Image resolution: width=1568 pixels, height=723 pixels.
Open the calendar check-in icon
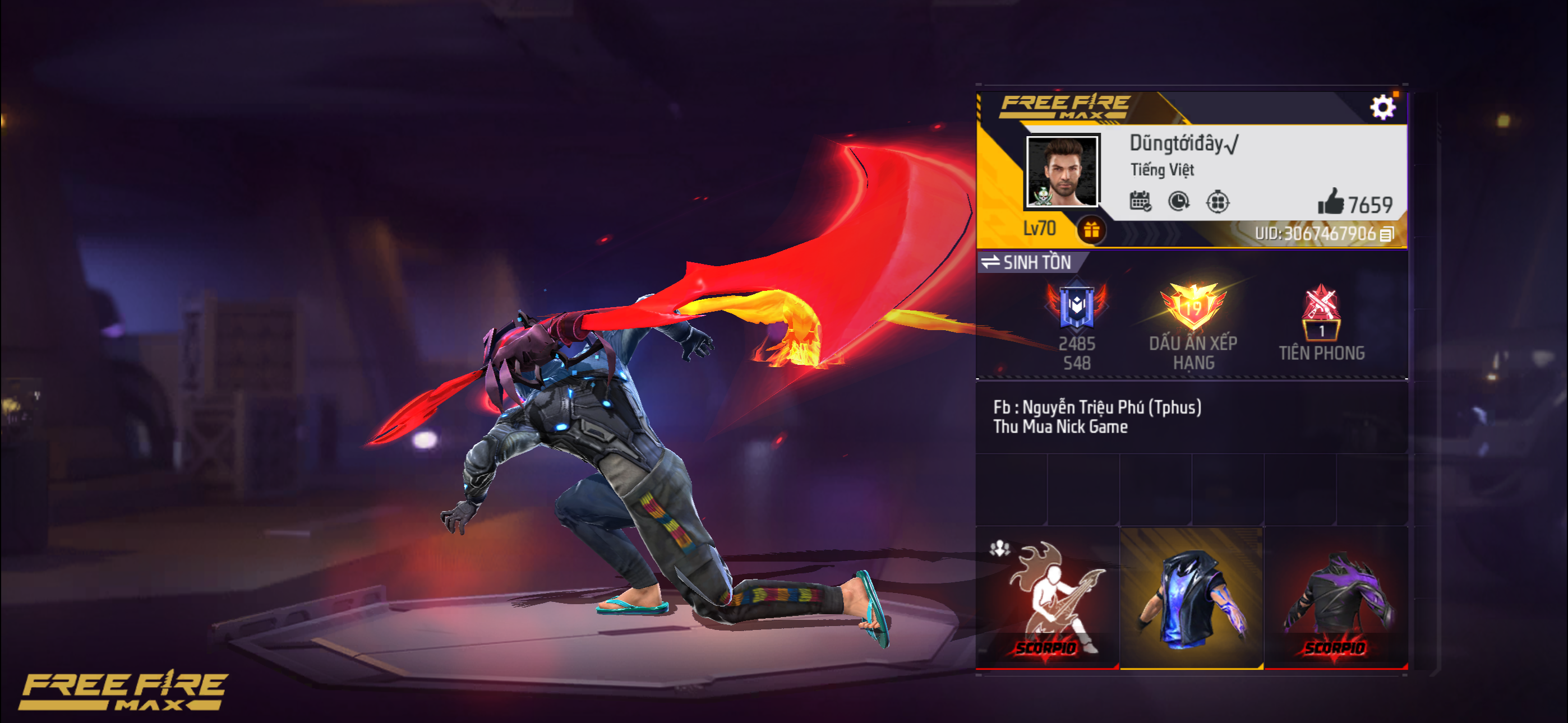coord(1140,201)
